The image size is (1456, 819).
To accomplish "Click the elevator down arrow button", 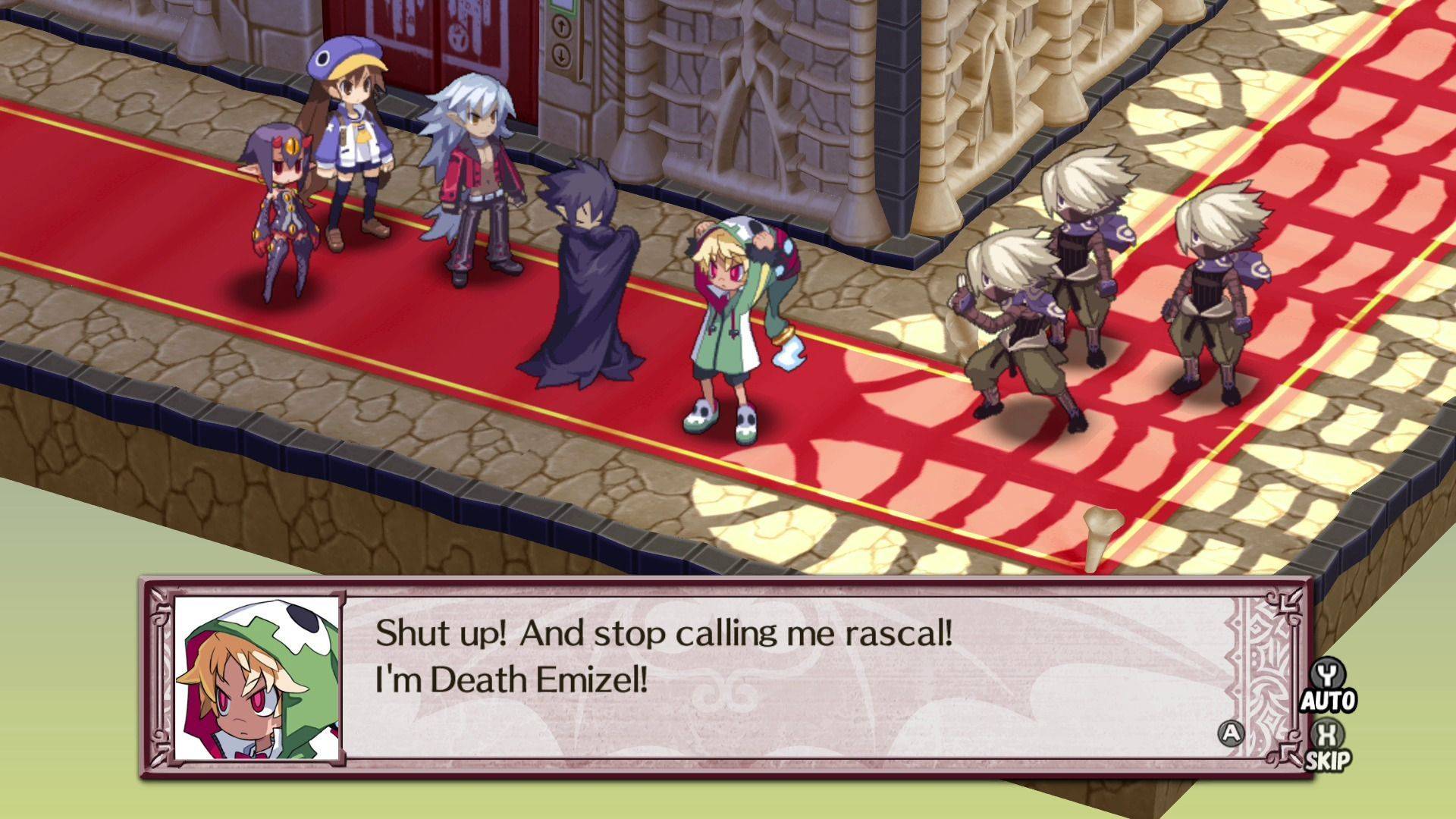I will point(562,55).
